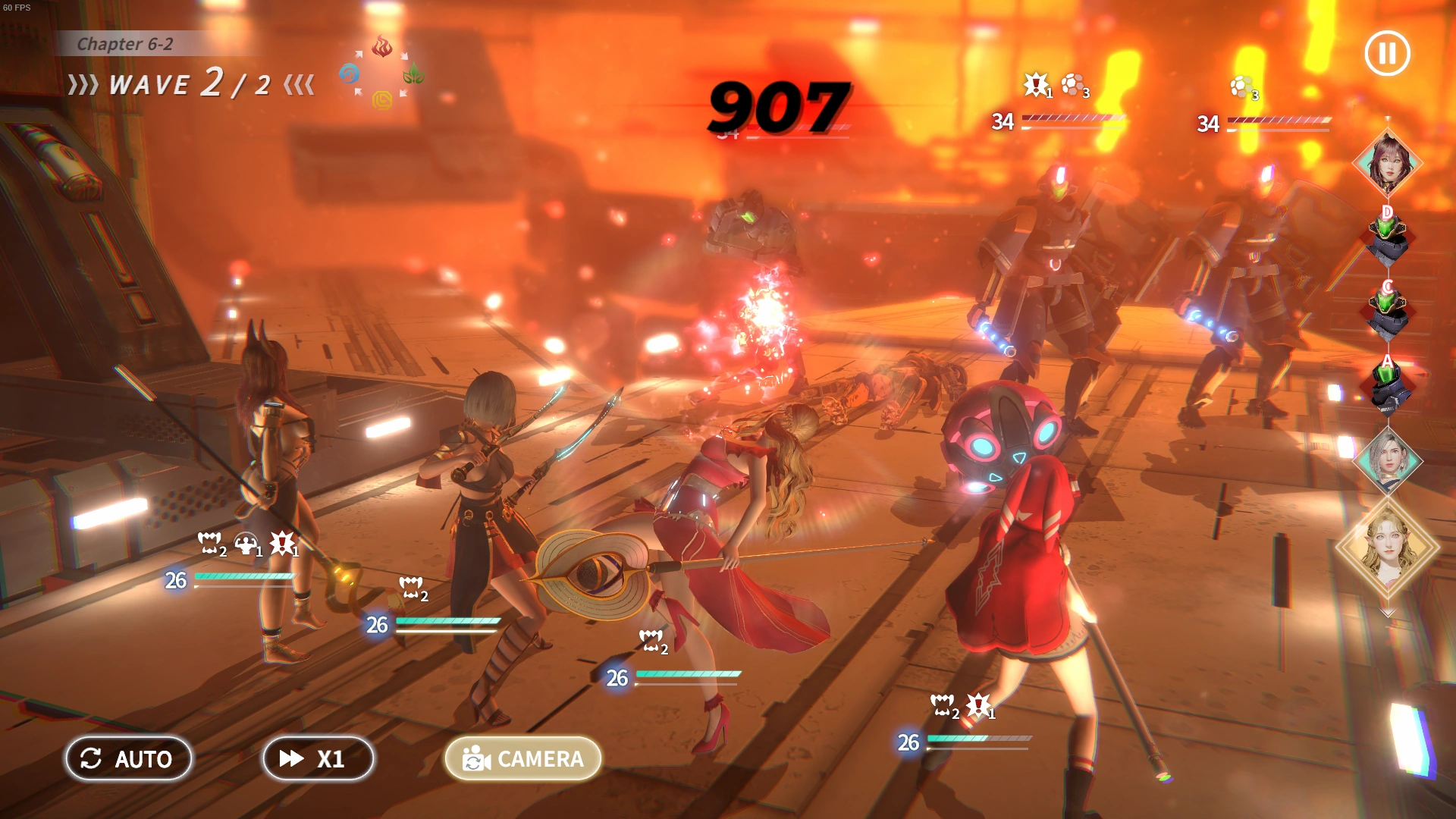Select enemy D in turn order
The width and height of the screenshot is (1456, 819).
pyautogui.click(x=1388, y=237)
